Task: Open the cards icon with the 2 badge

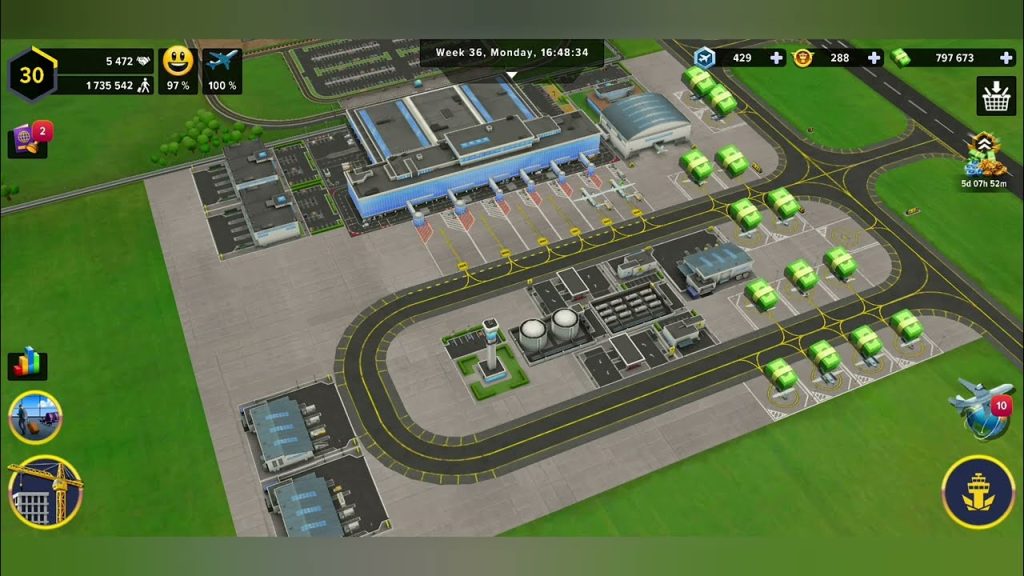Action: point(28,140)
